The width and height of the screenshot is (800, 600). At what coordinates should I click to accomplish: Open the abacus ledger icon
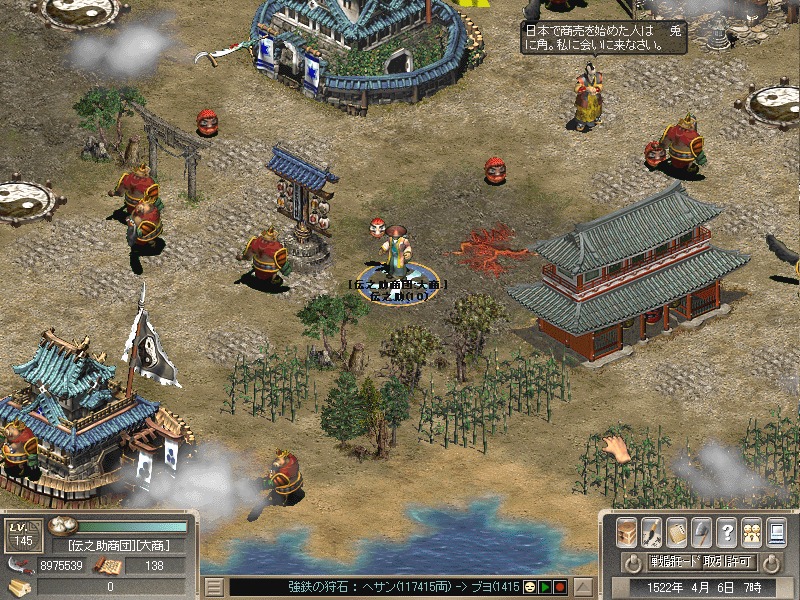pos(677,531)
